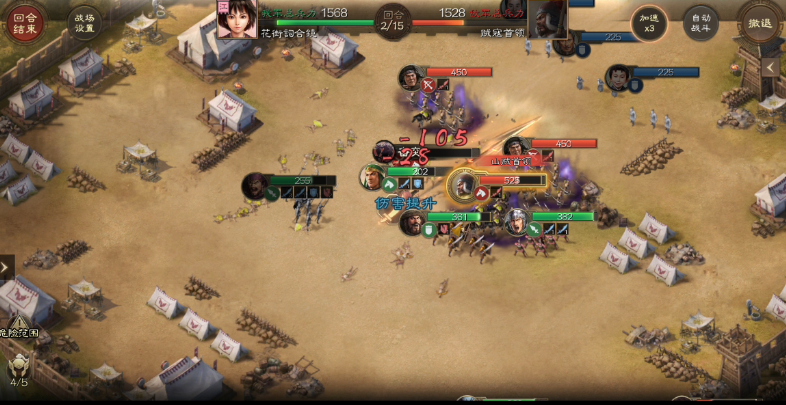
Task: Enable 自动战斗 auto battle
Action: pos(700,21)
